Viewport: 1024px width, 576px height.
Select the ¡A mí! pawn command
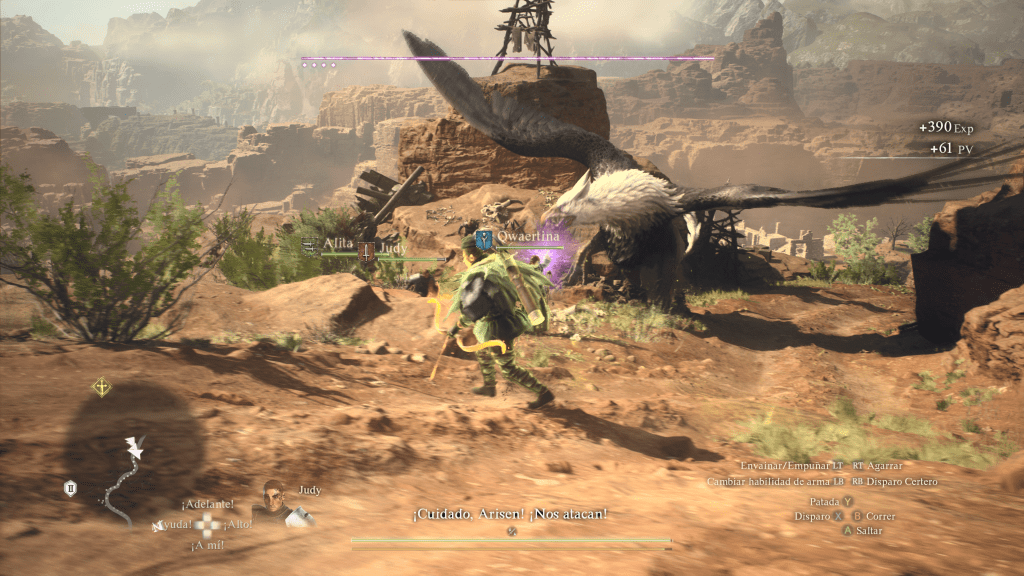208,545
